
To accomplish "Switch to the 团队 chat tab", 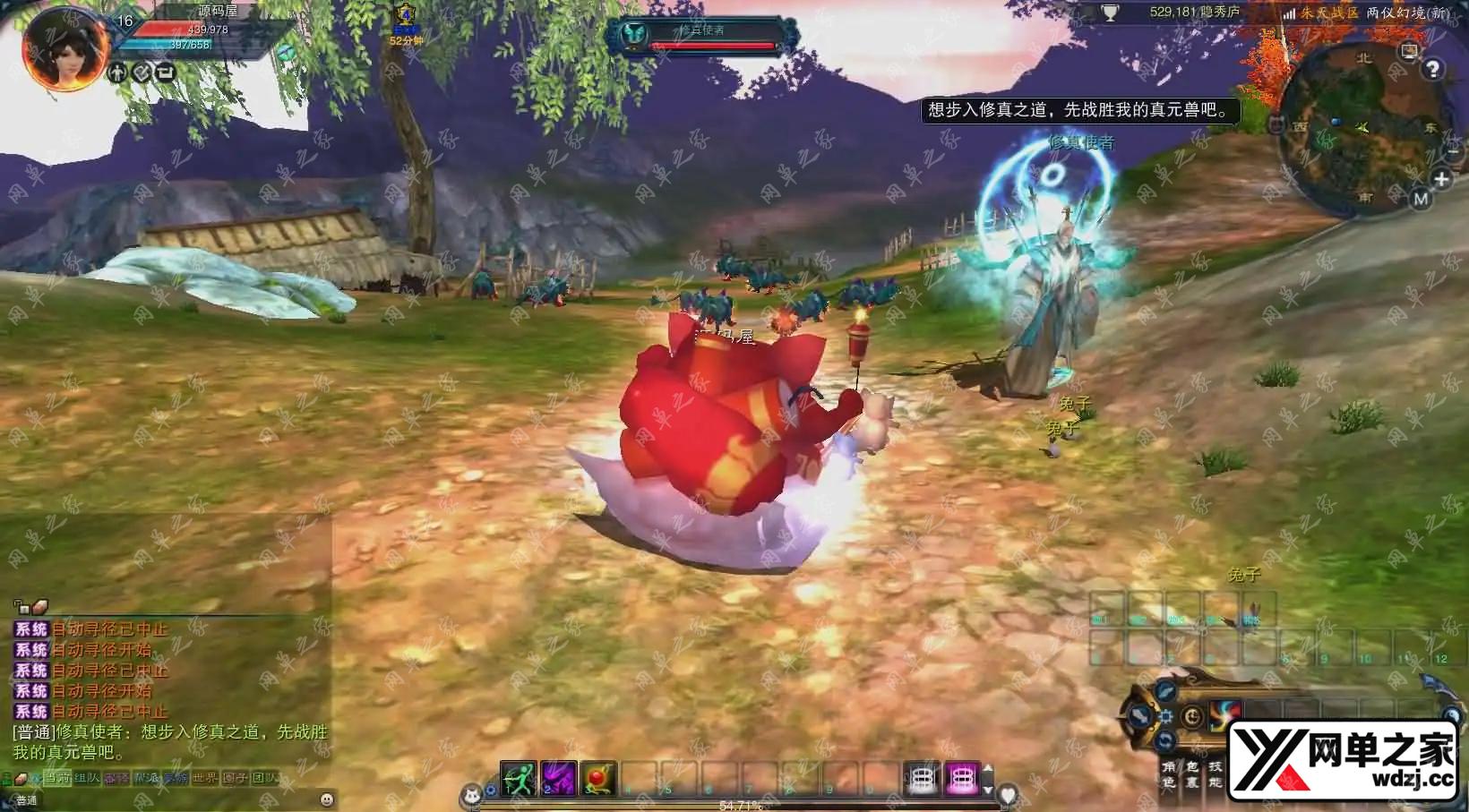I will pyautogui.click(x=264, y=778).
